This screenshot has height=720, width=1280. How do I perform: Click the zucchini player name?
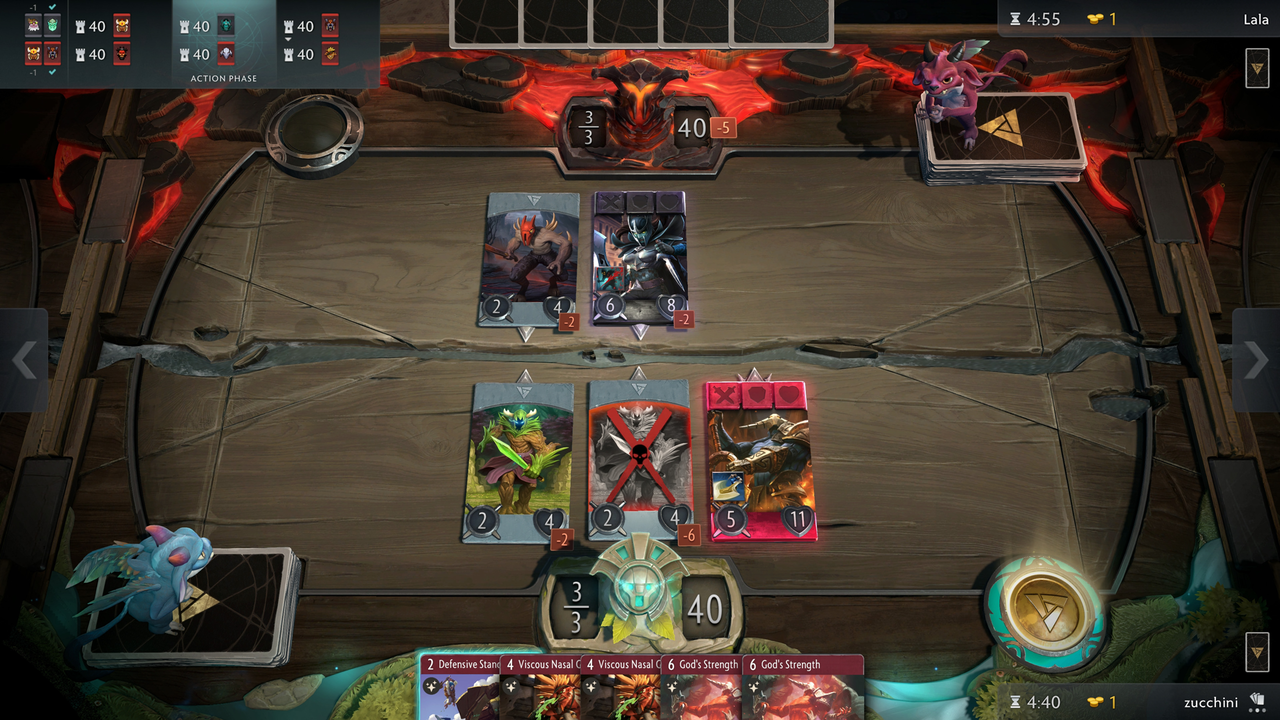(1213, 703)
